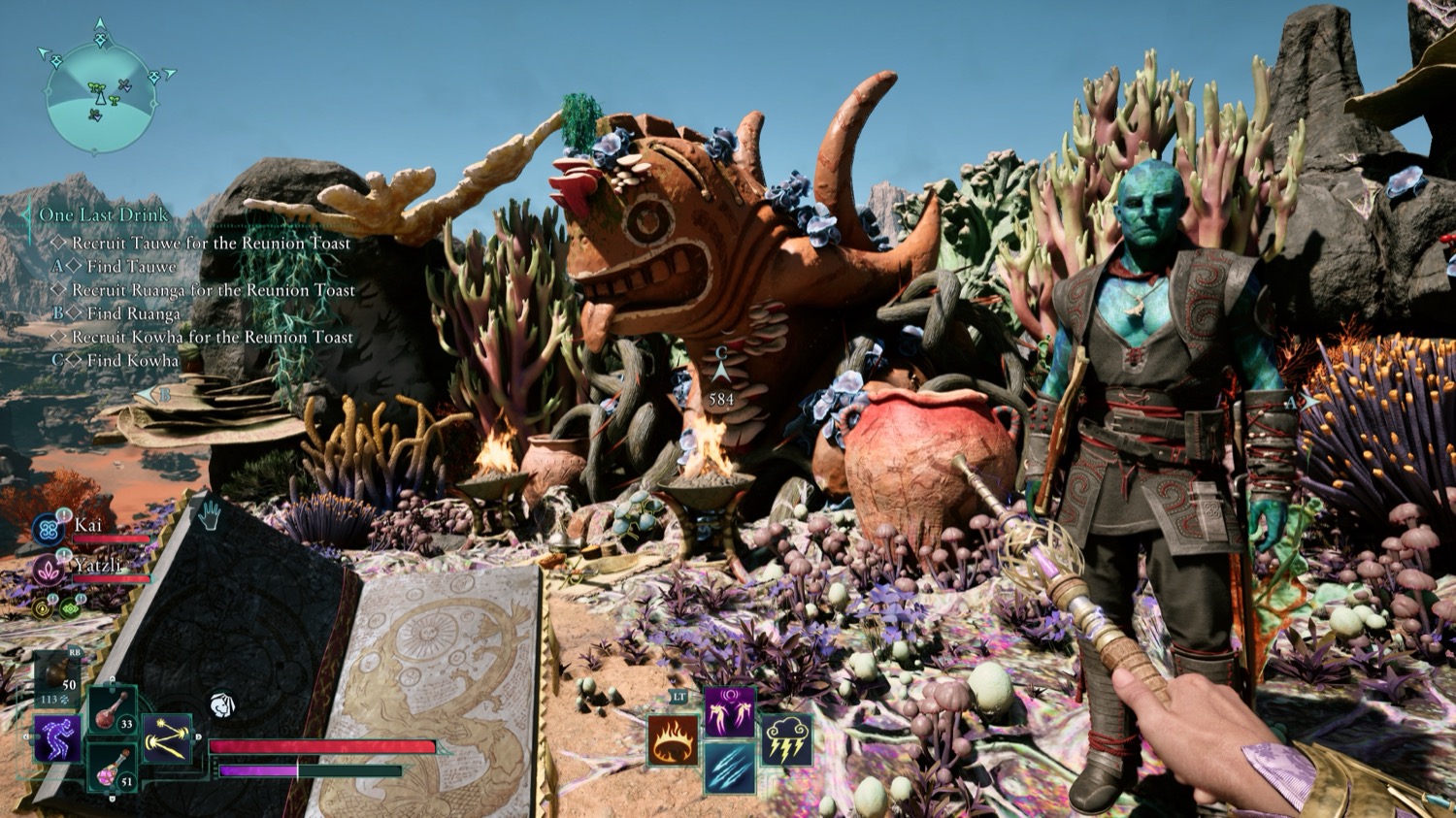Click the white hooded head icon

click(x=222, y=703)
